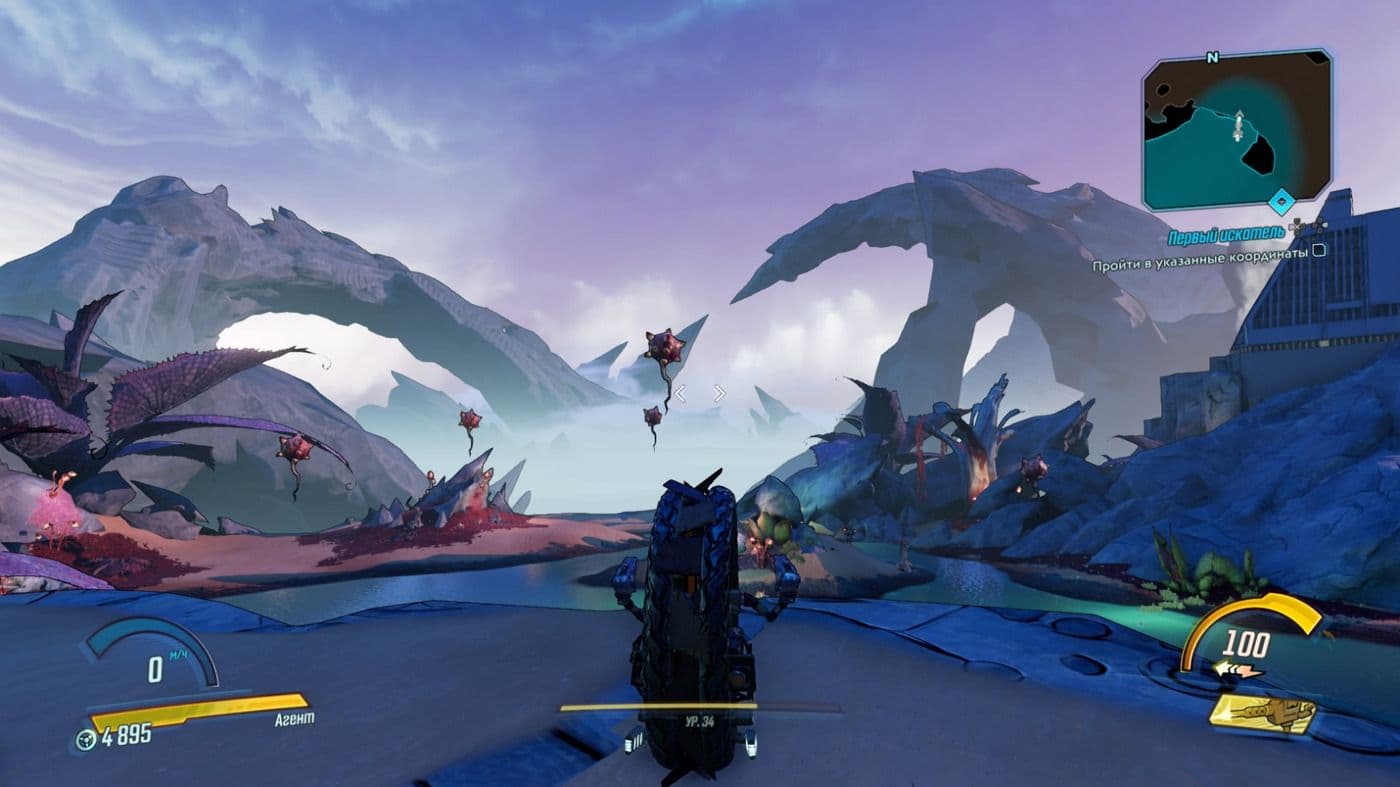1400x787 pixels.
Task: Open the minimap in the corner
Action: pyautogui.click(x=1236, y=130)
